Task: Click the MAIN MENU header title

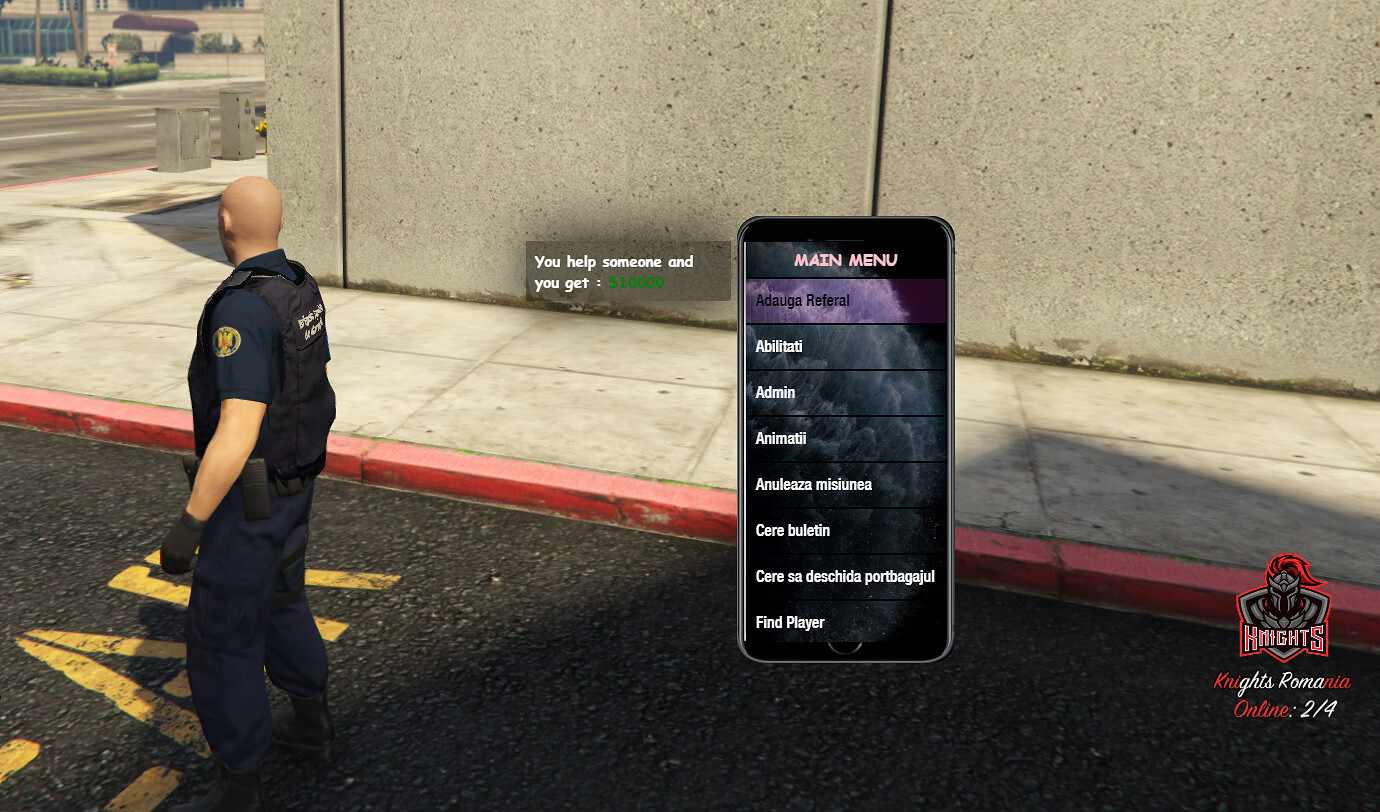Action: [x=846, y=259]
